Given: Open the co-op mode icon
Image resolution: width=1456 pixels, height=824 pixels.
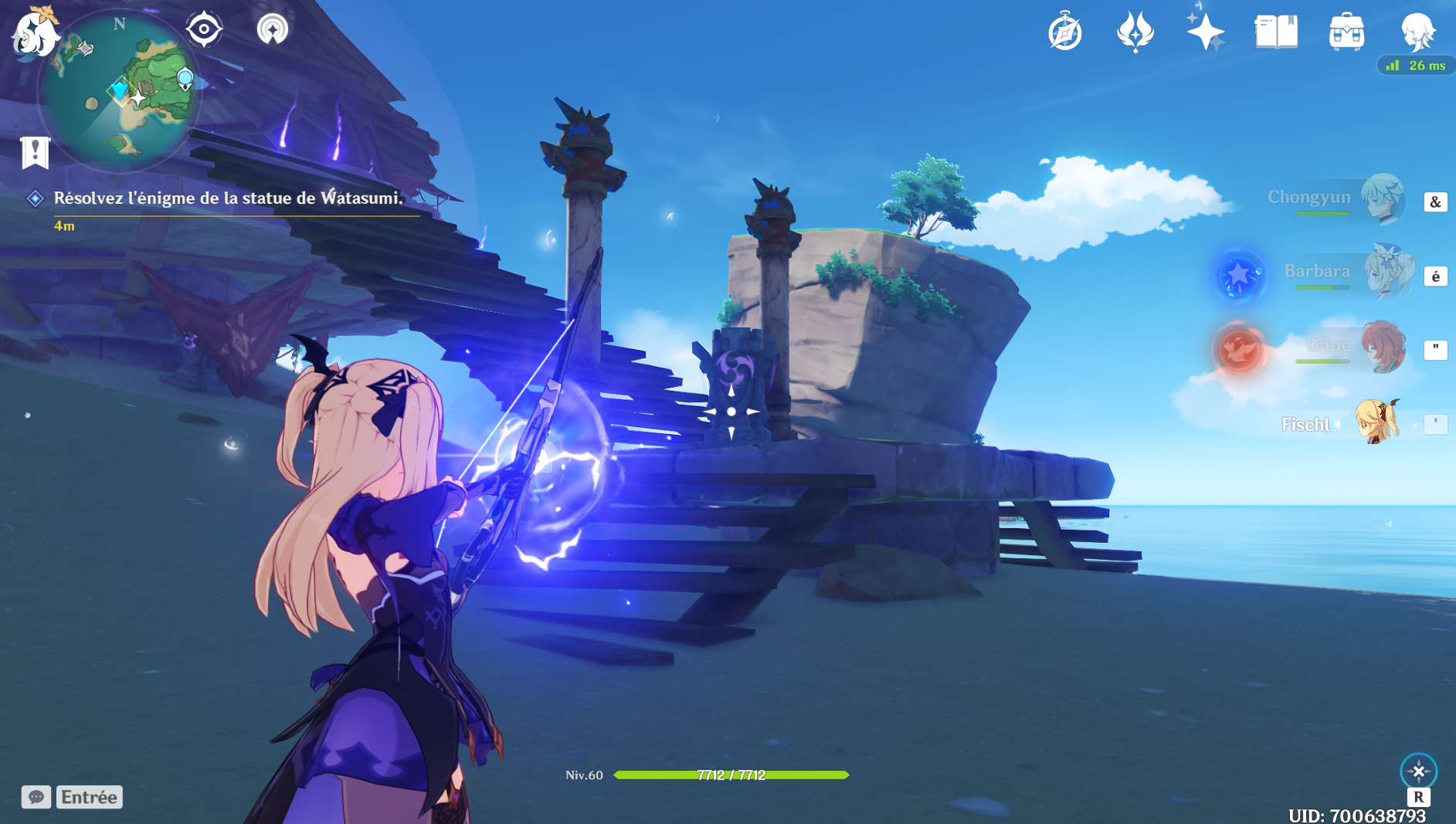Looking at the screenshot, I should (272, 29).
